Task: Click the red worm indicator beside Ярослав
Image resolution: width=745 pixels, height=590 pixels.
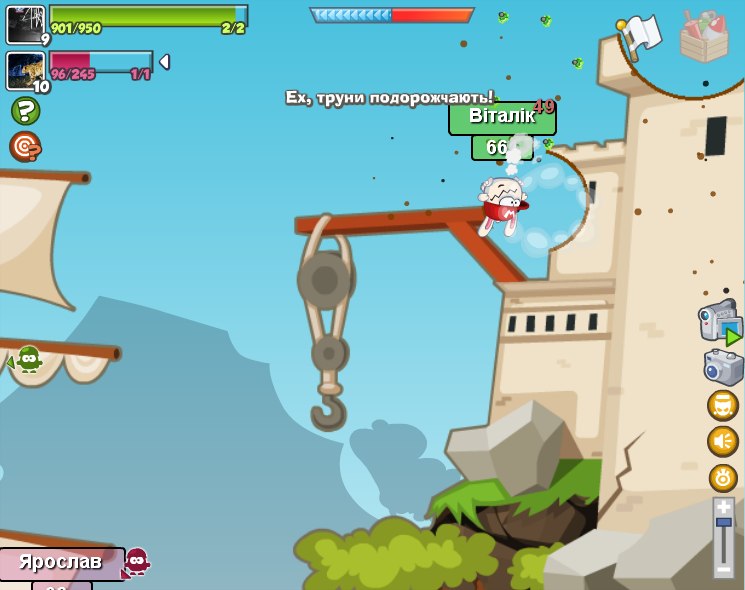Action: (x=136, y=561)
